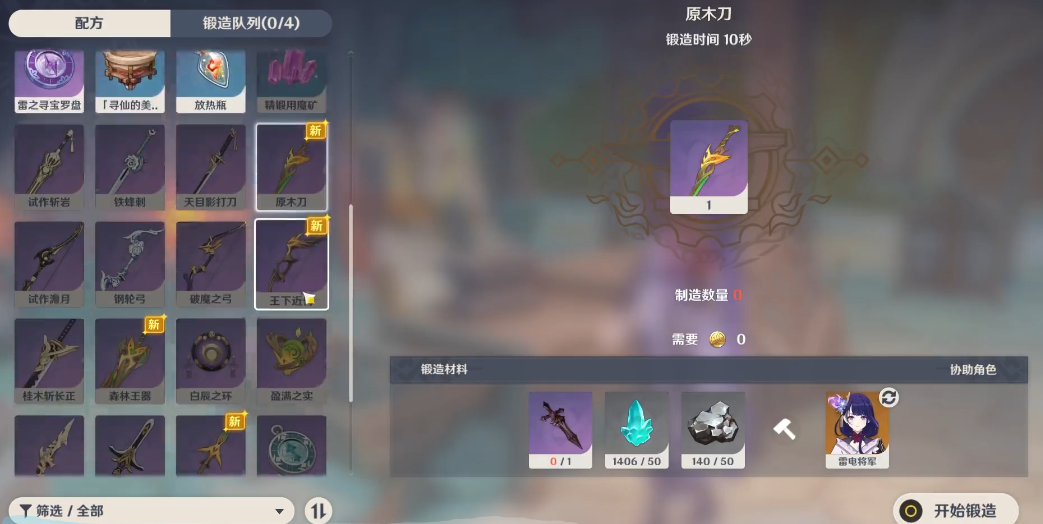Choose the 铁蜂刺 sword recipe
The image size is (1043, 524).
[130, 166]
